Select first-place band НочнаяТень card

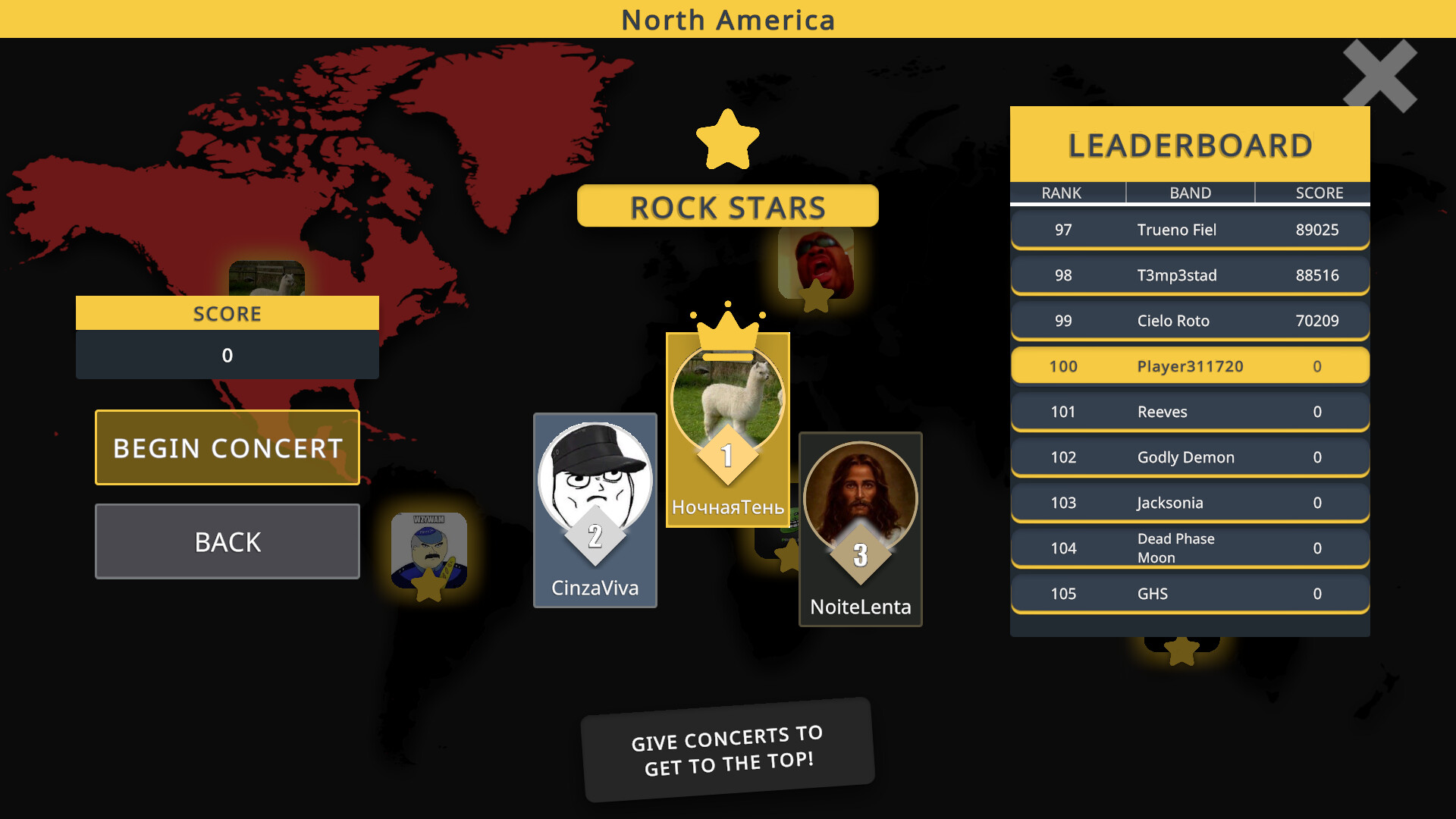click(x=727, y=429)
